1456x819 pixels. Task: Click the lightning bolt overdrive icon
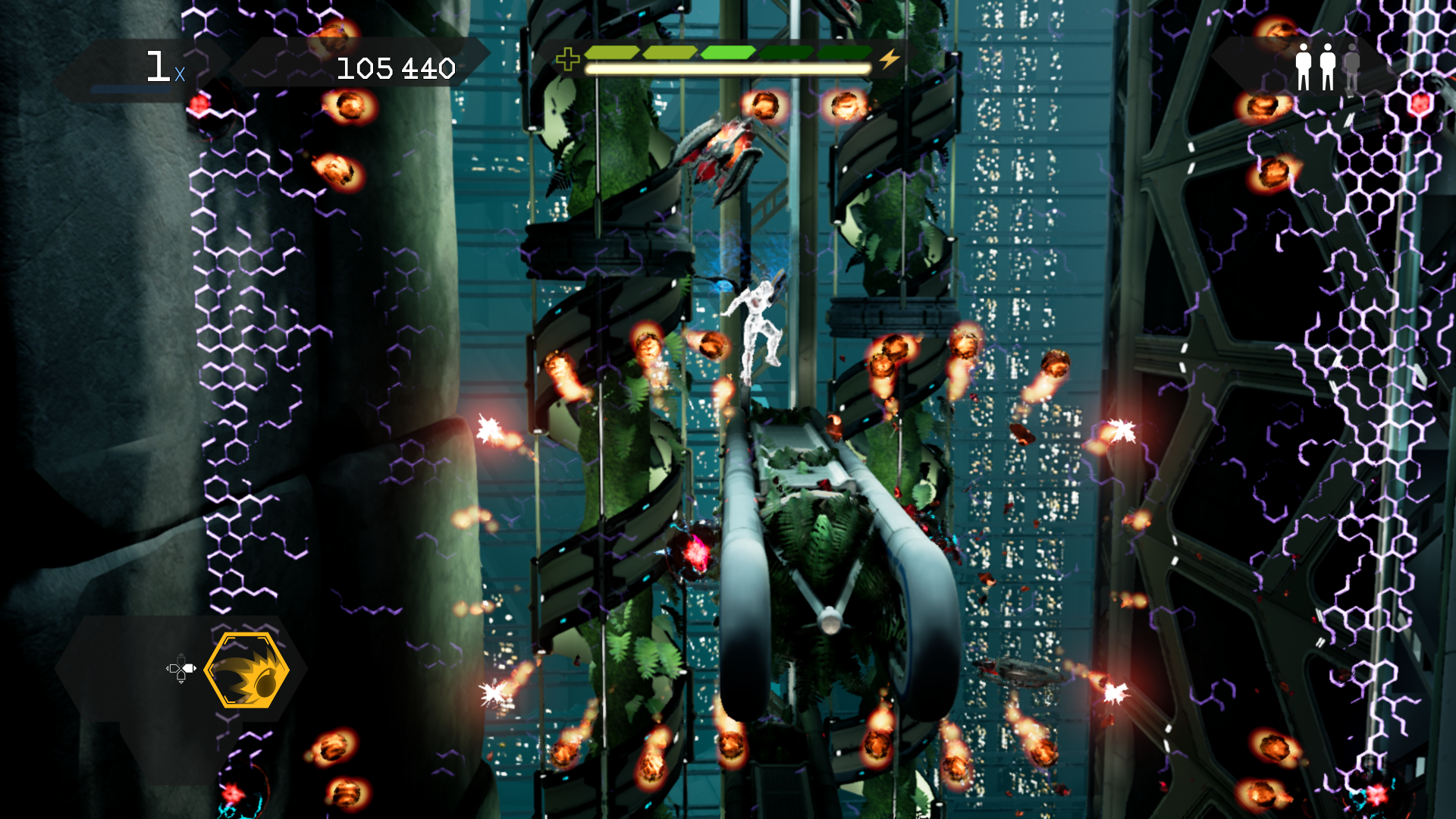click(x=890, y=58)
